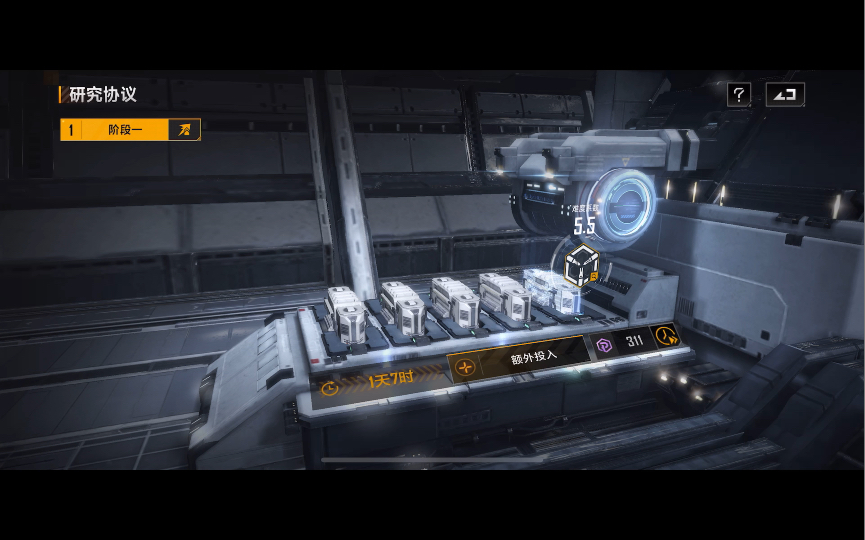Open the hexagonal cube reward preview icon
Image resolution: width=865 pixels, height=540 pixels.
coord(580,264)
